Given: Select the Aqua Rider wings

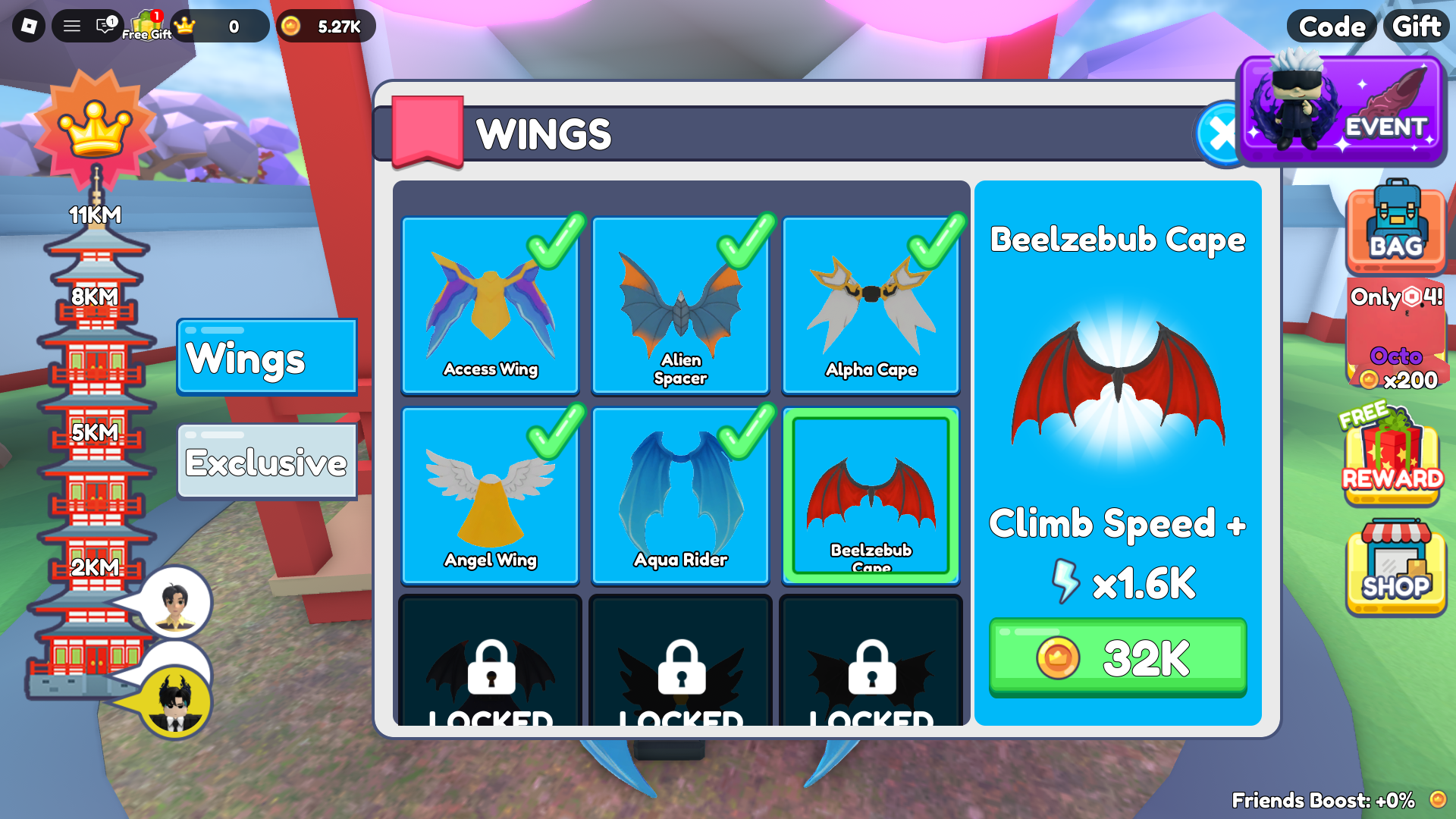Looking at the screenshot, I should click(x=680, y=496).
